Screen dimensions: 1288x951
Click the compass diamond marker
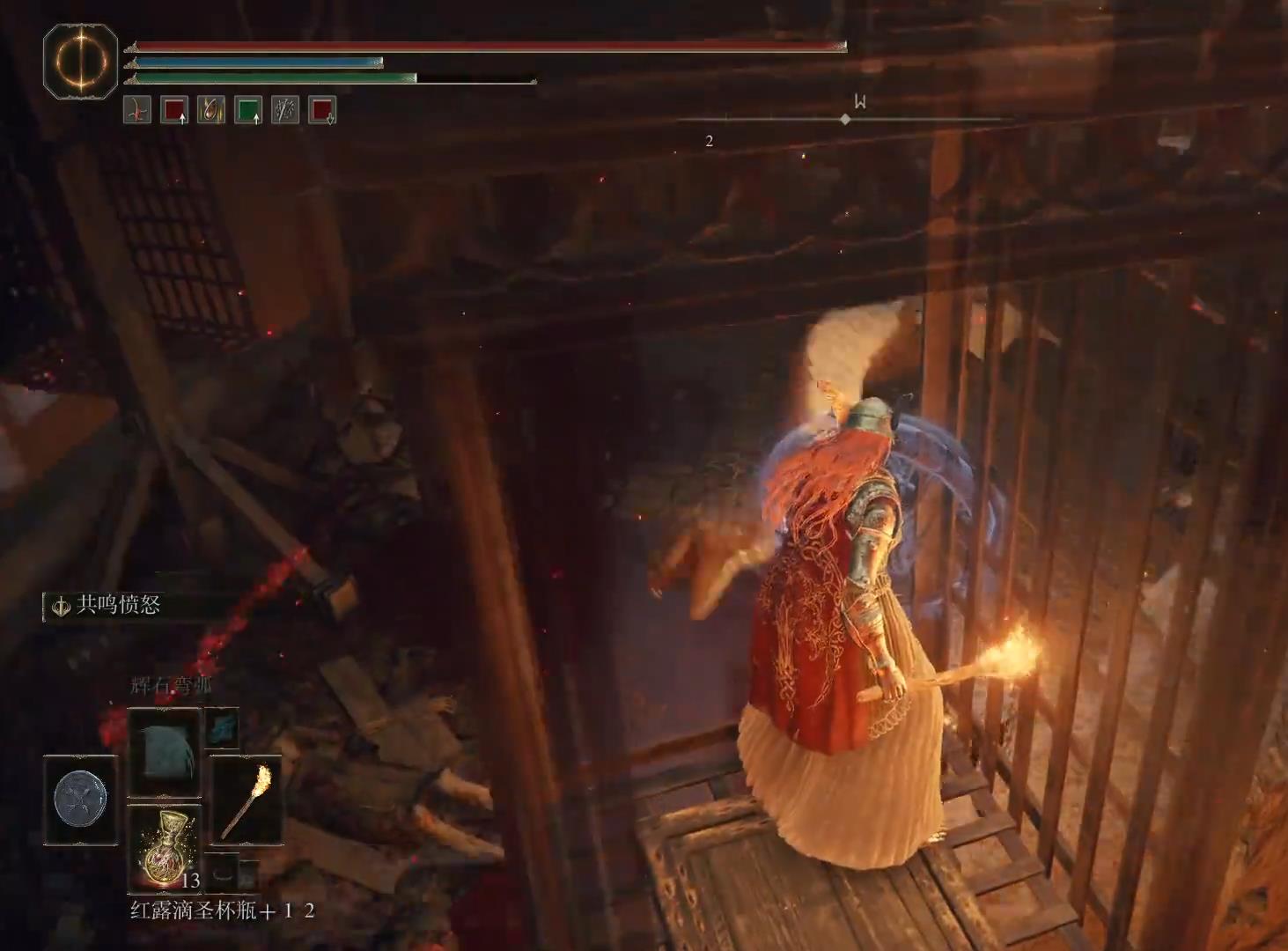845,119
